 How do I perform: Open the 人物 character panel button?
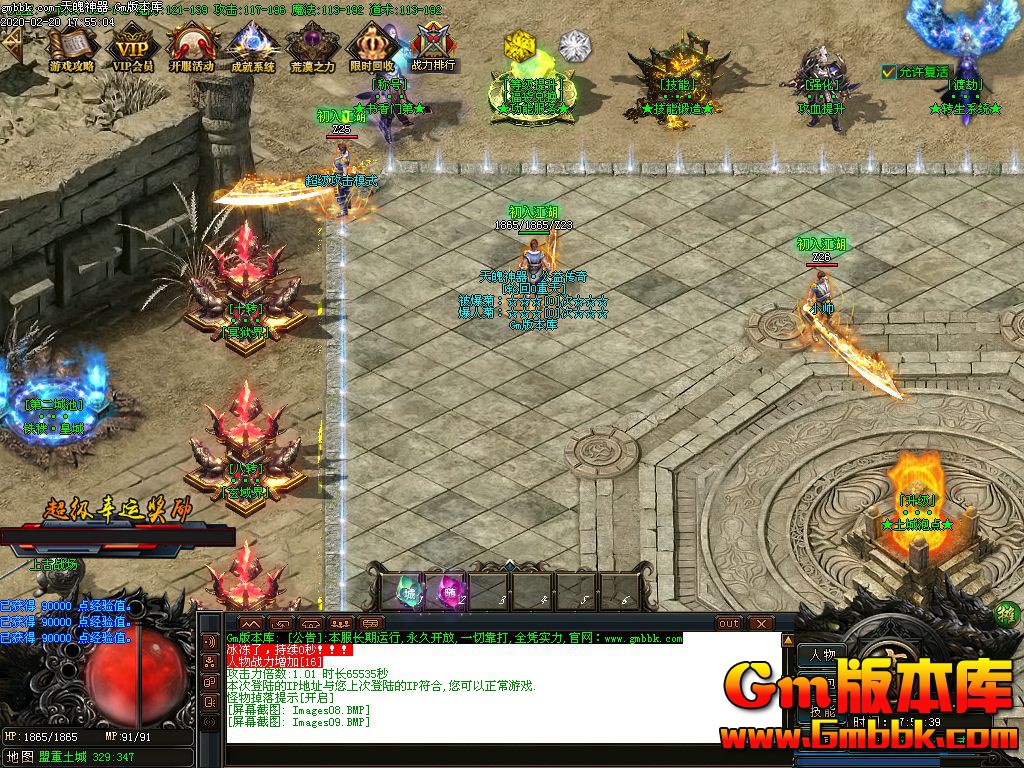click(x=823, y=655)
